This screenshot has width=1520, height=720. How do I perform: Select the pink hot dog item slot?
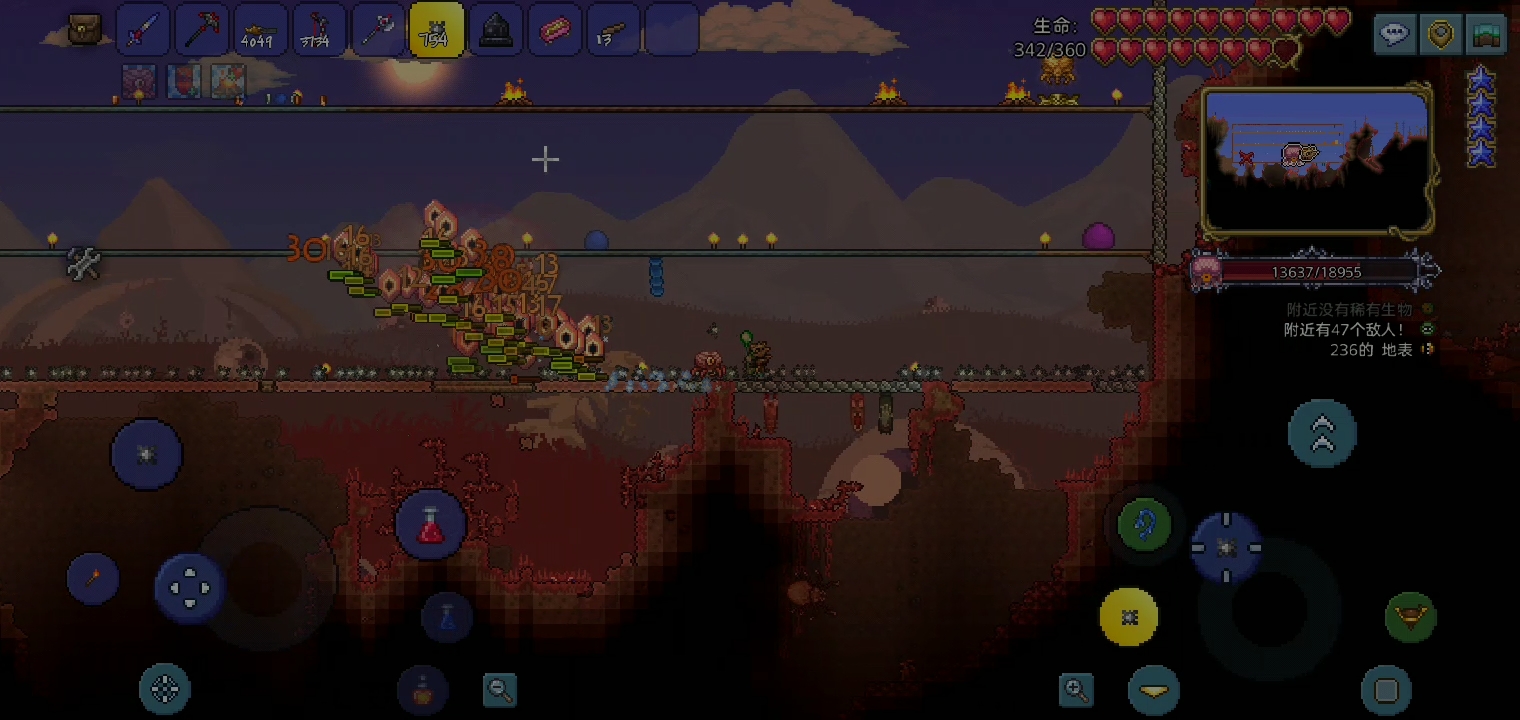click(554, 30)
